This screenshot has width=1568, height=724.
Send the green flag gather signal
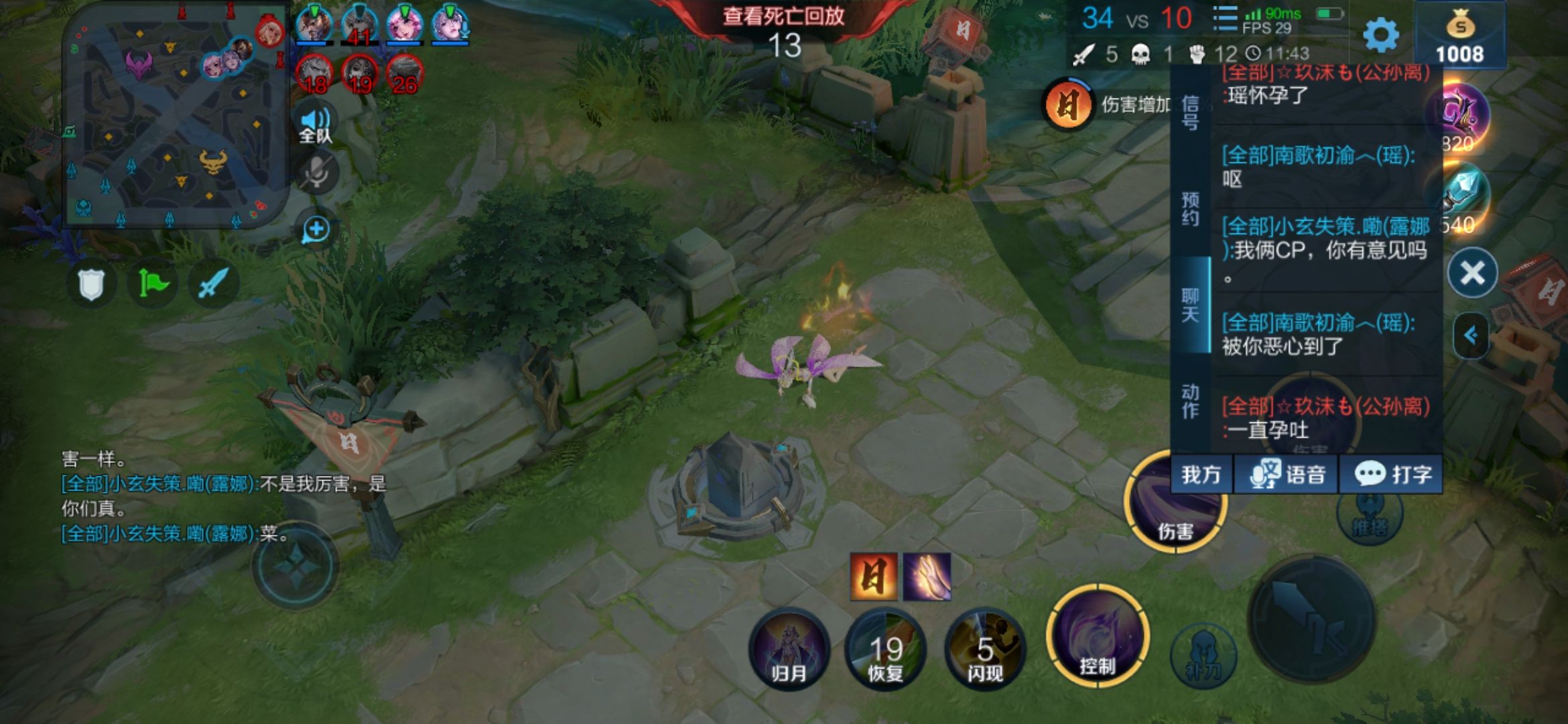click(153, 284)
